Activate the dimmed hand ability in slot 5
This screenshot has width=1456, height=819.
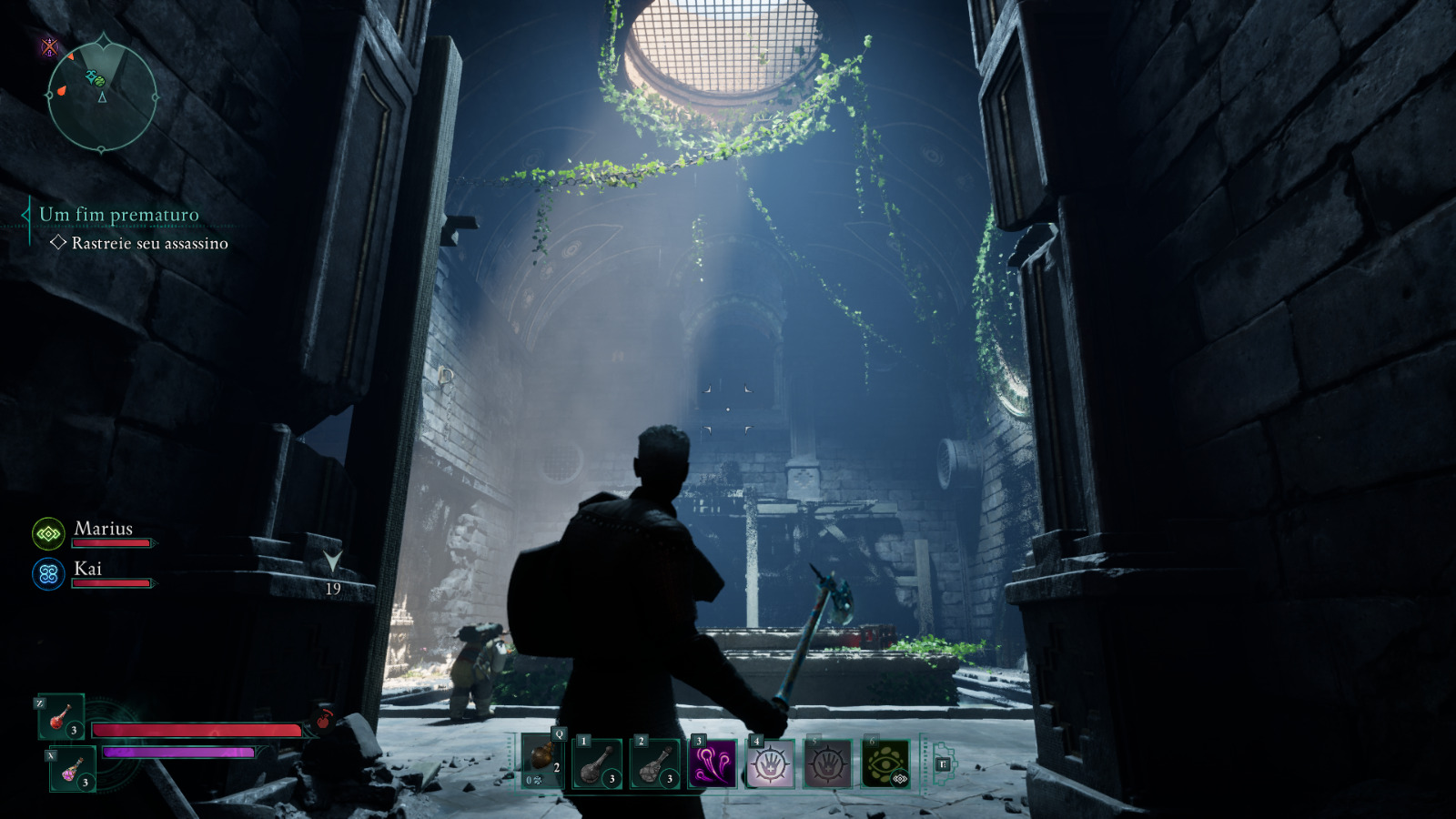tap(827, 763)
